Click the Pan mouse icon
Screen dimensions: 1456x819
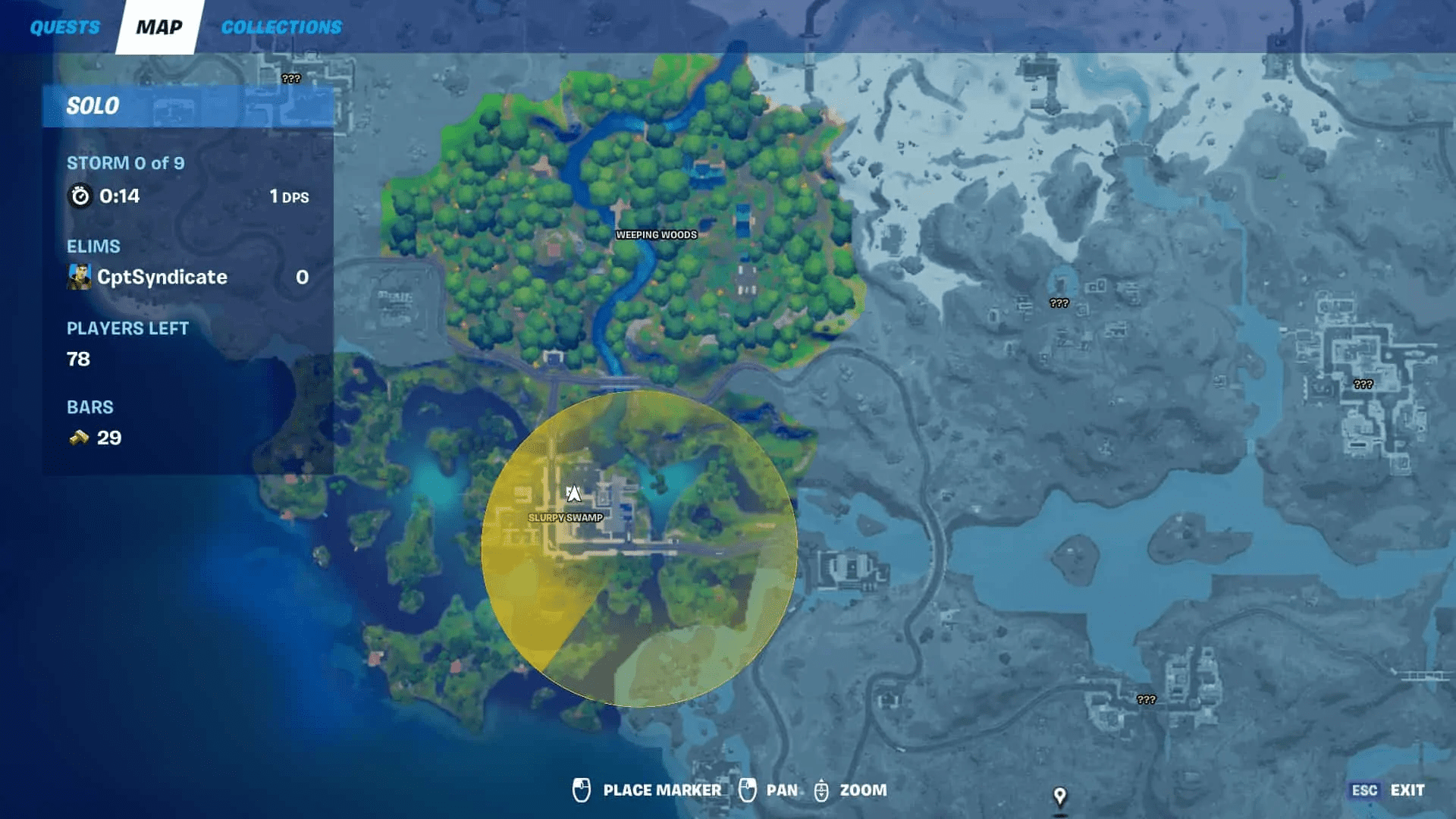748,790
